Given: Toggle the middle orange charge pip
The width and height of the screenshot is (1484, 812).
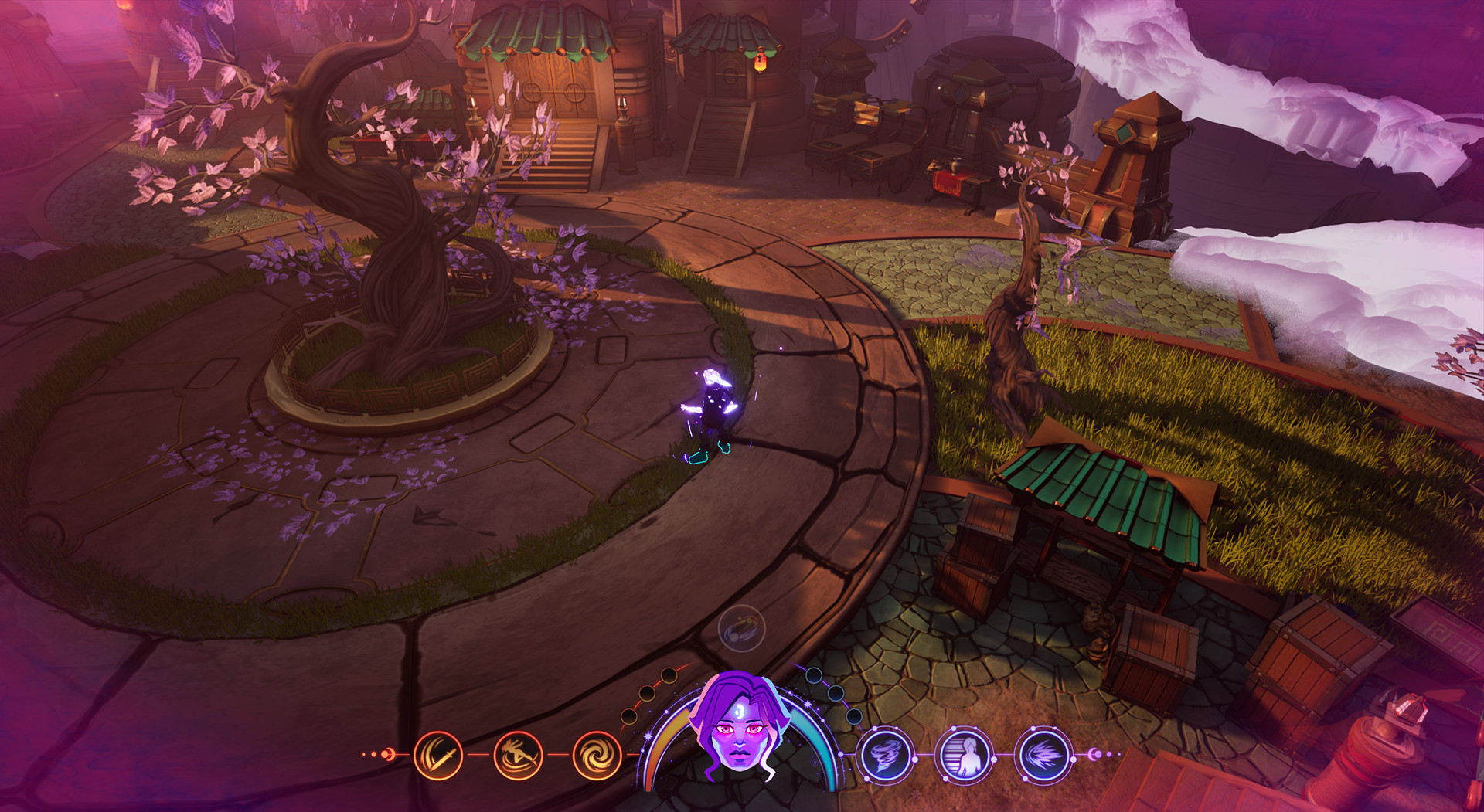Looking at the screenshot, I should pyautogui.click(x=646, y=693).
